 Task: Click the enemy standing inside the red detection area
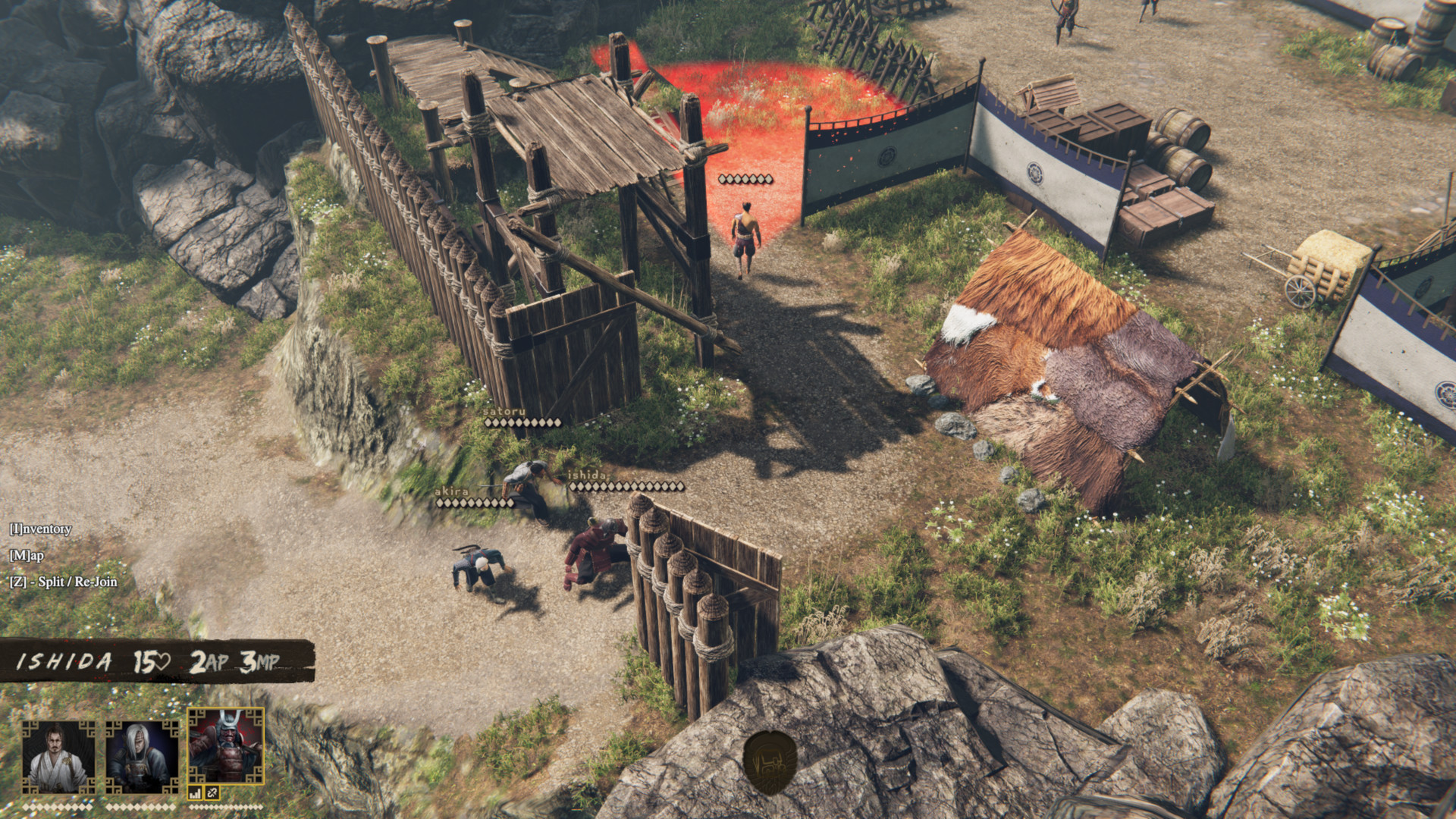[x=744, y=237]
